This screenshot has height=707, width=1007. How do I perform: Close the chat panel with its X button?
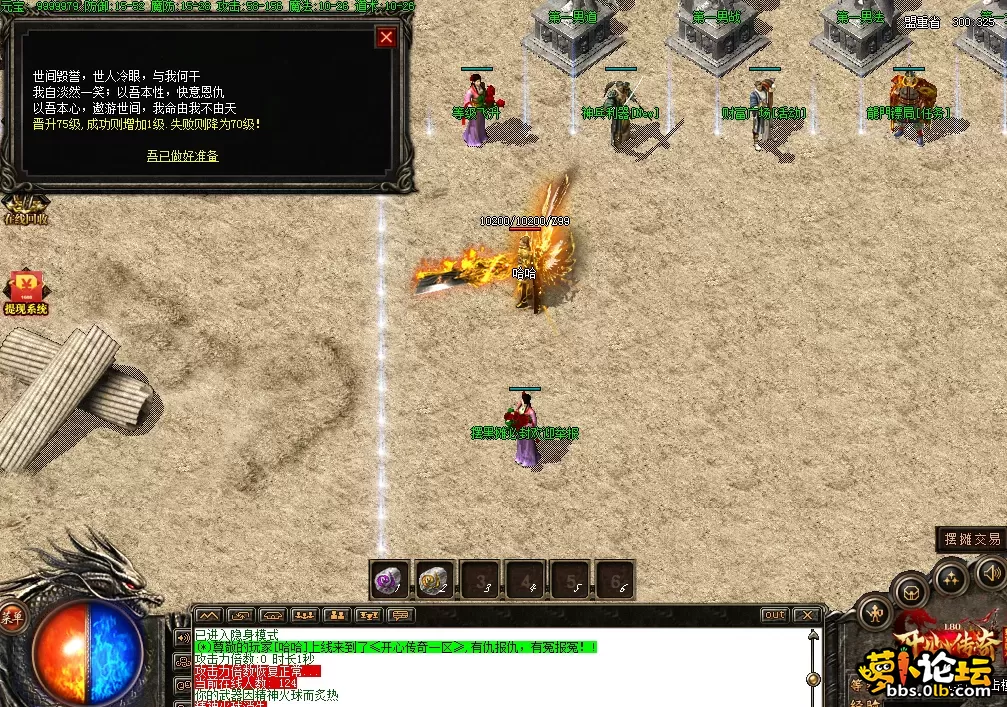[807, 615]
